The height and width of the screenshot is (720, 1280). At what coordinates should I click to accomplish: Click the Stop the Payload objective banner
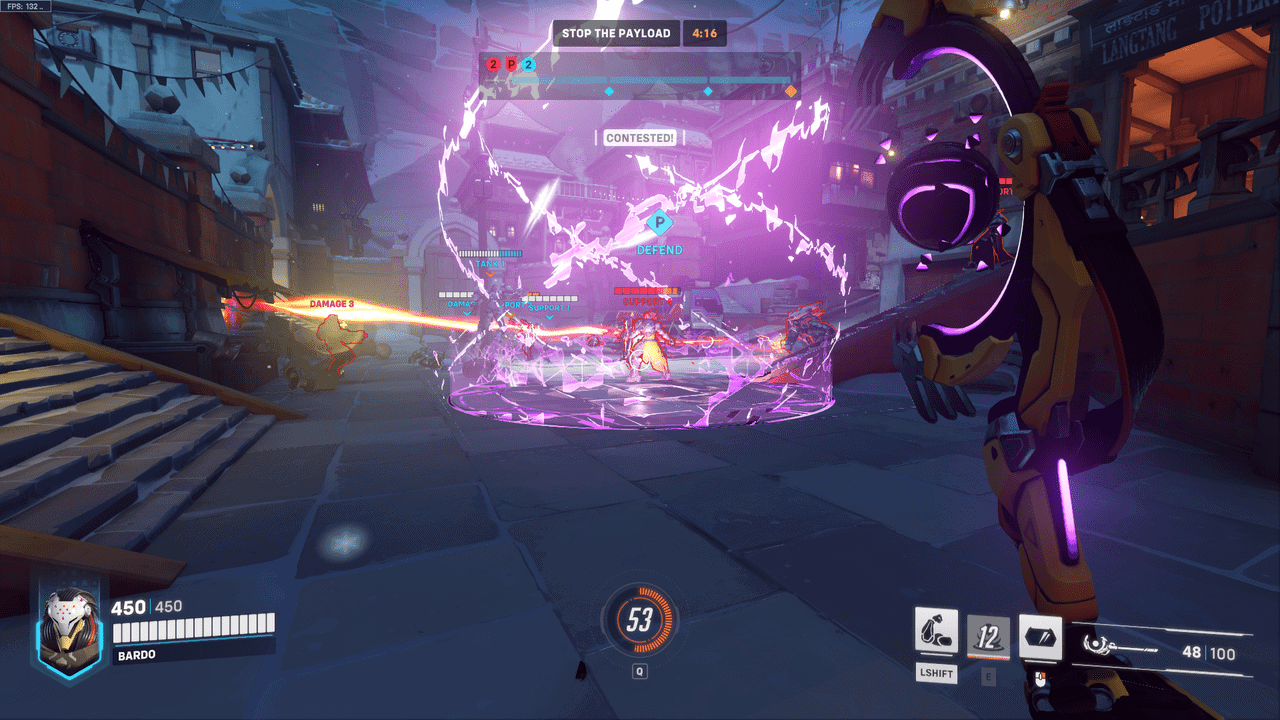(x=616, y=33)
